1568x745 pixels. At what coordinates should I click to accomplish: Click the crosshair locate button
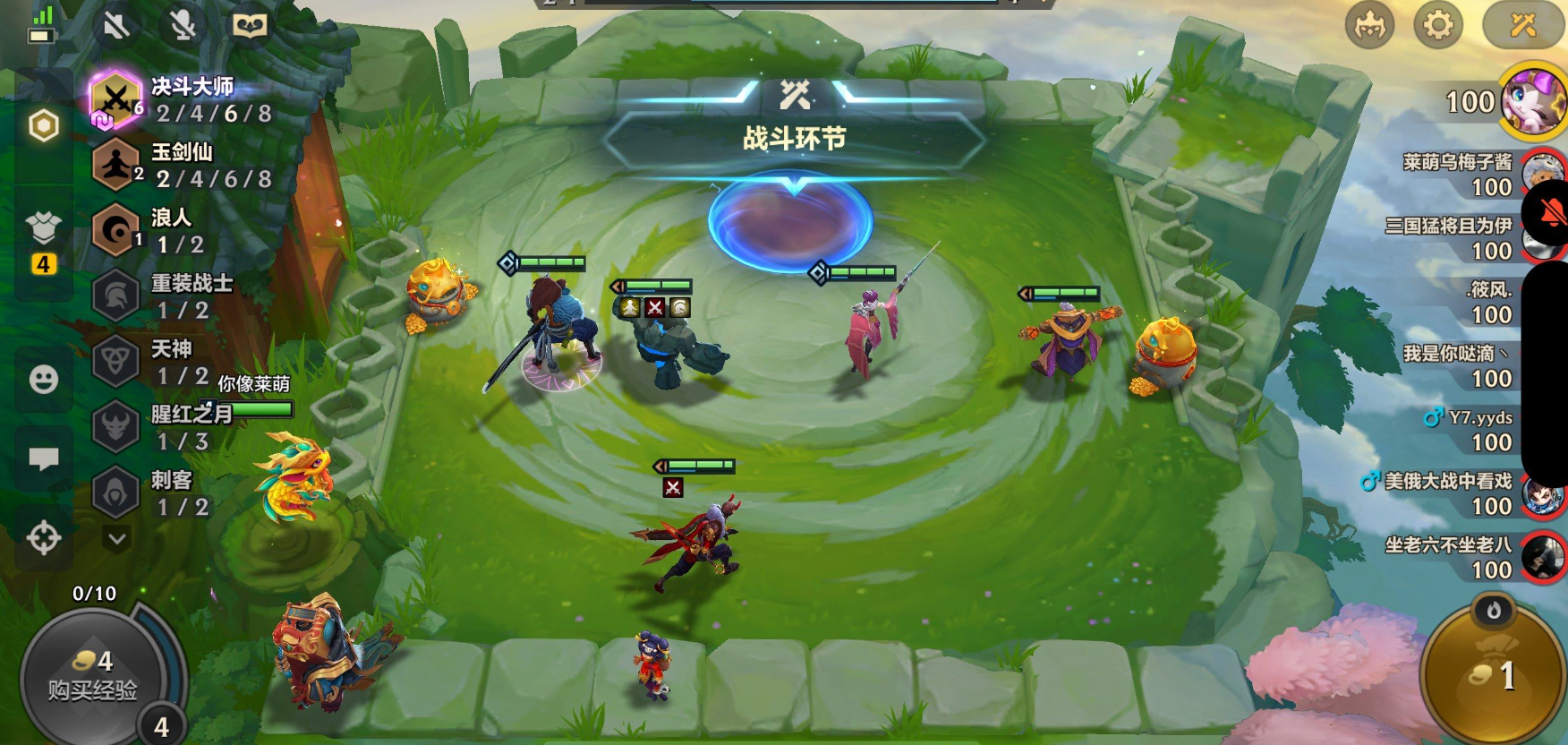[44, 538]
